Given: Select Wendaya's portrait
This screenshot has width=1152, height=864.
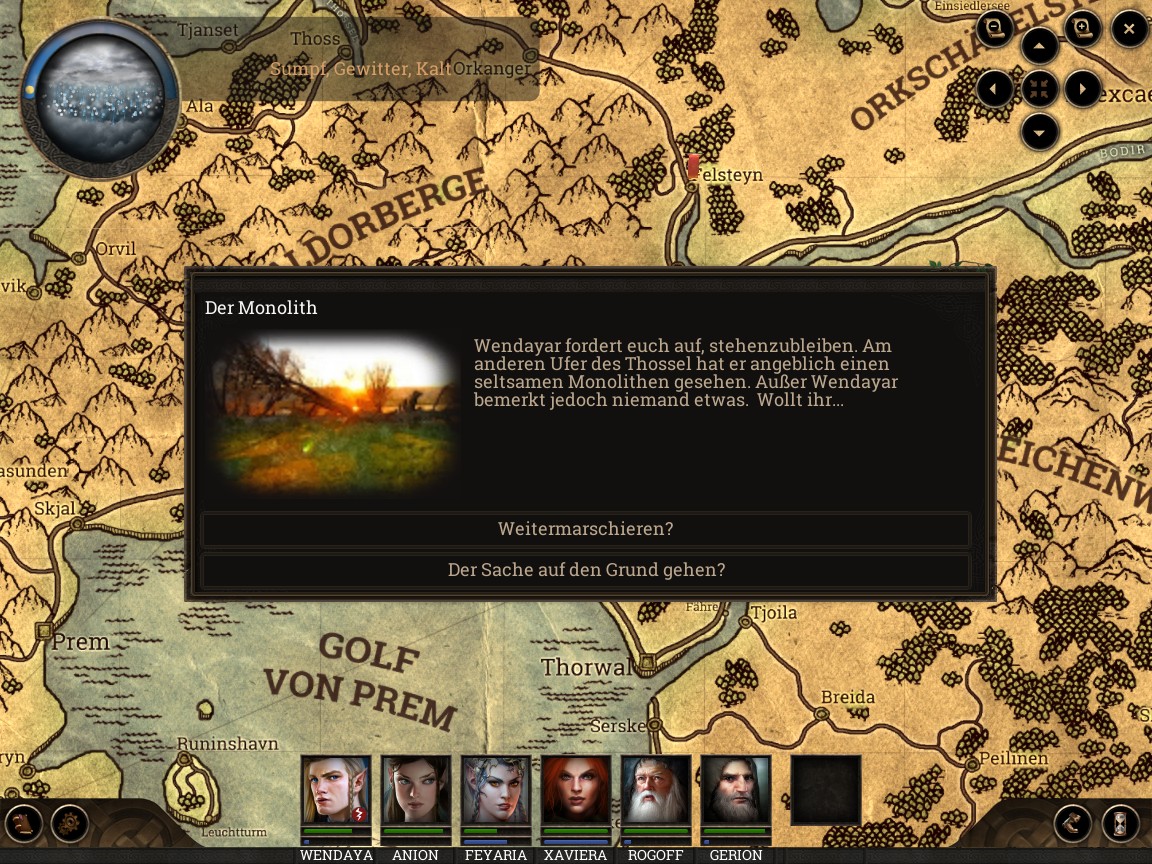Looking at the screenshot, I should [336, 790].
